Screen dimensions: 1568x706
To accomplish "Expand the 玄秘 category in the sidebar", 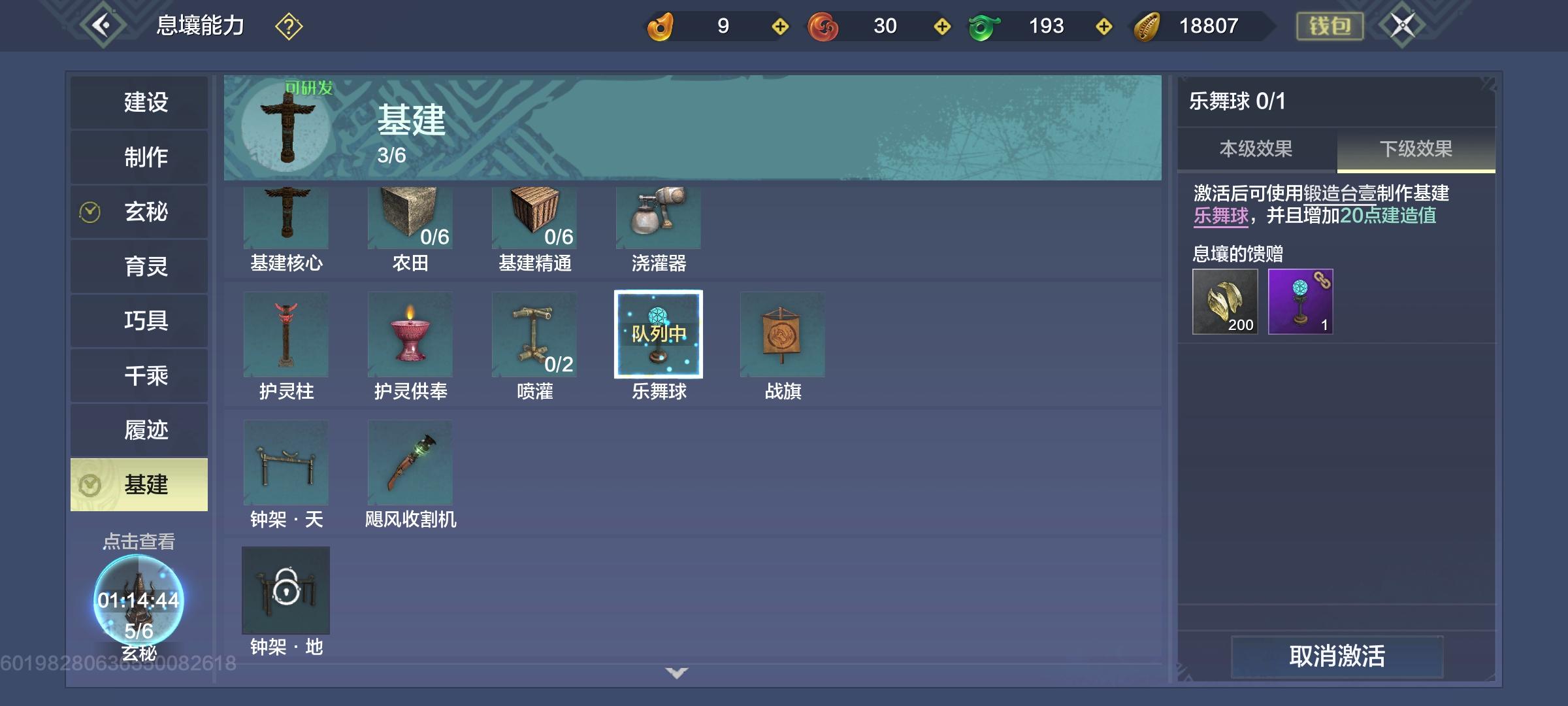I will [x=139, y=212].
